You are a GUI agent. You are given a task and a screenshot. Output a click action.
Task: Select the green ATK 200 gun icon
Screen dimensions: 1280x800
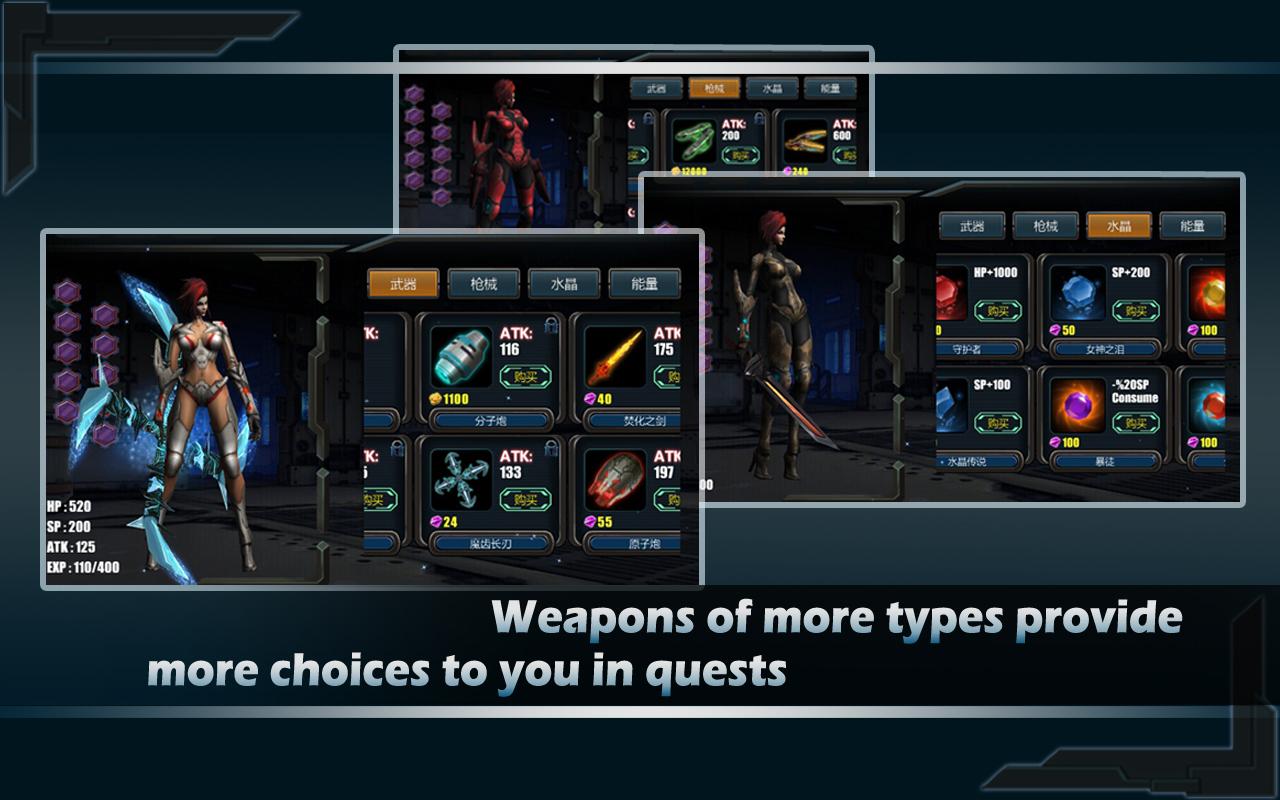coord(693,142)
